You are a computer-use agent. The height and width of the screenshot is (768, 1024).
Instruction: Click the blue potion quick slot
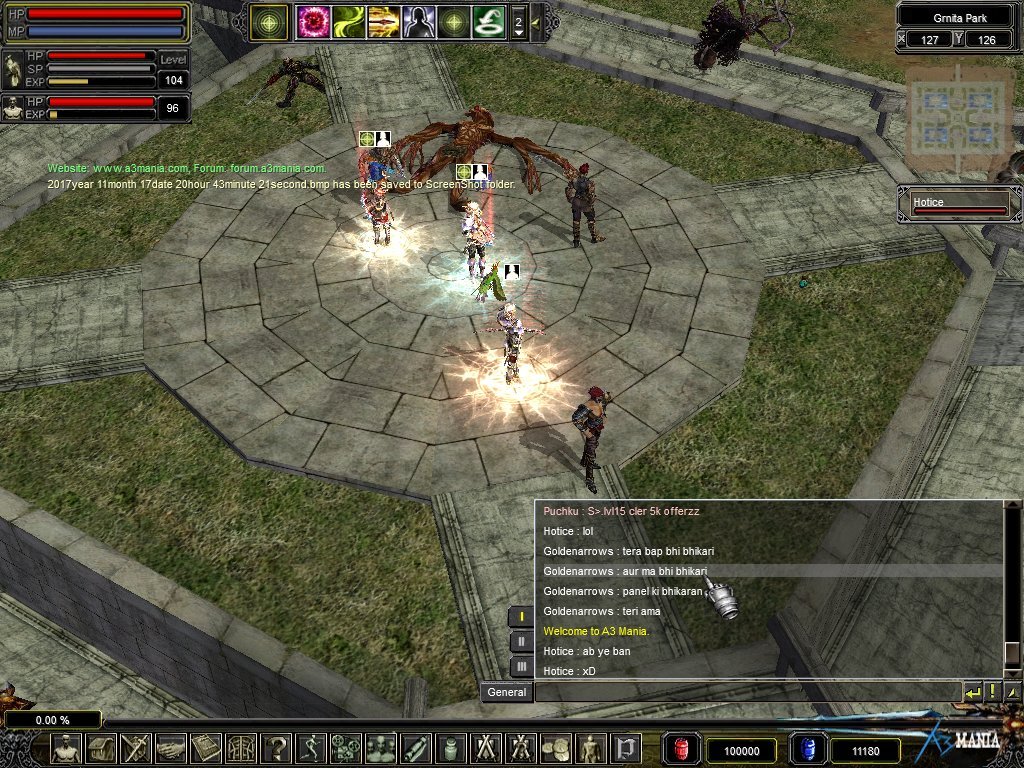(806, 749)
